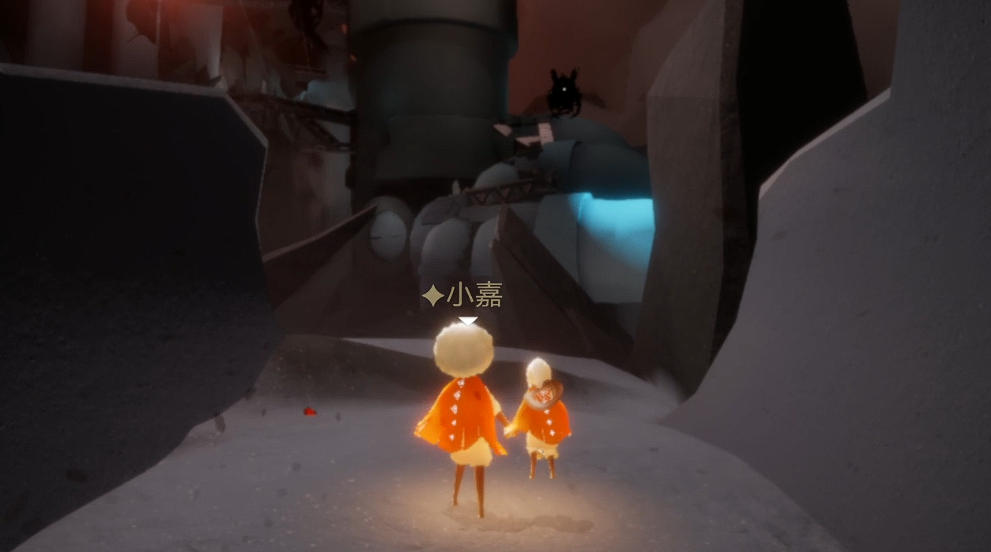
Task: Tap the 小嘉 player name tag
Action: (463, 295)
